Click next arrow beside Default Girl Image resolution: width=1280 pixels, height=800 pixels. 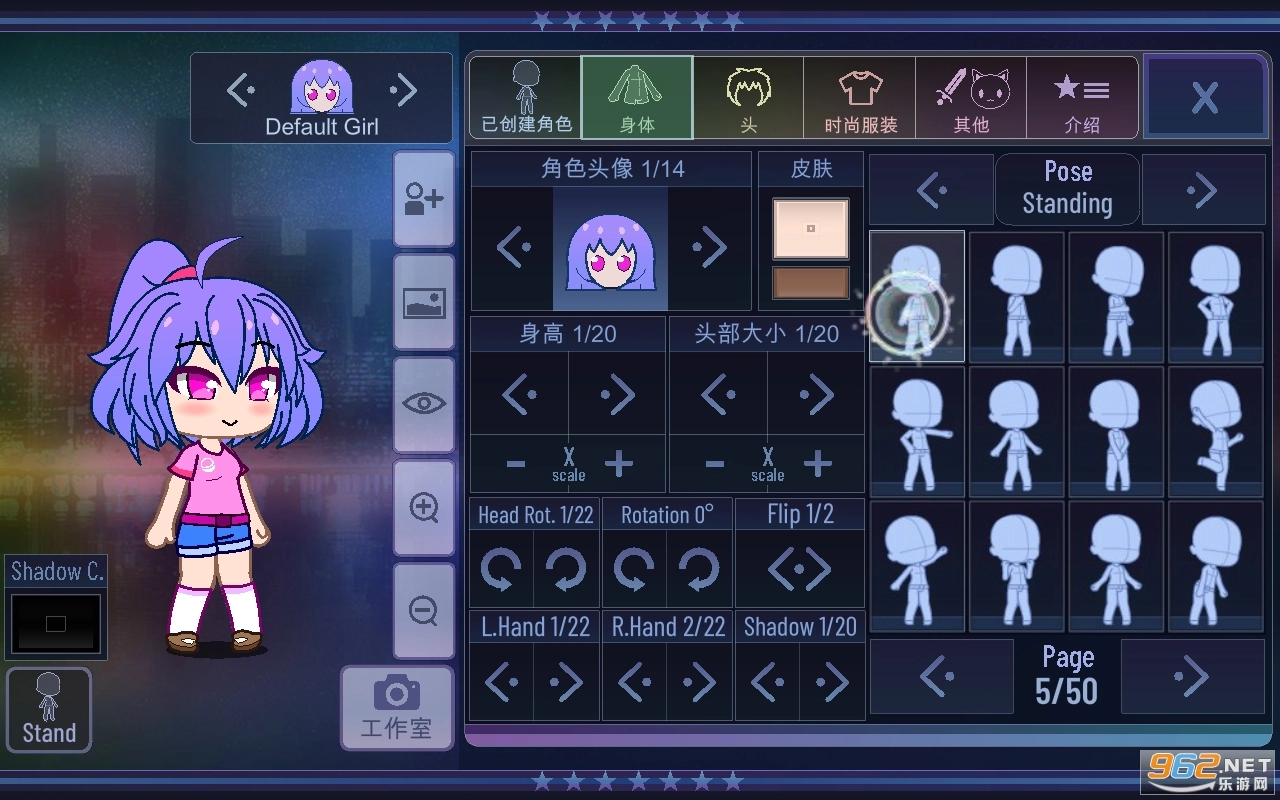[x=404, y=91]
